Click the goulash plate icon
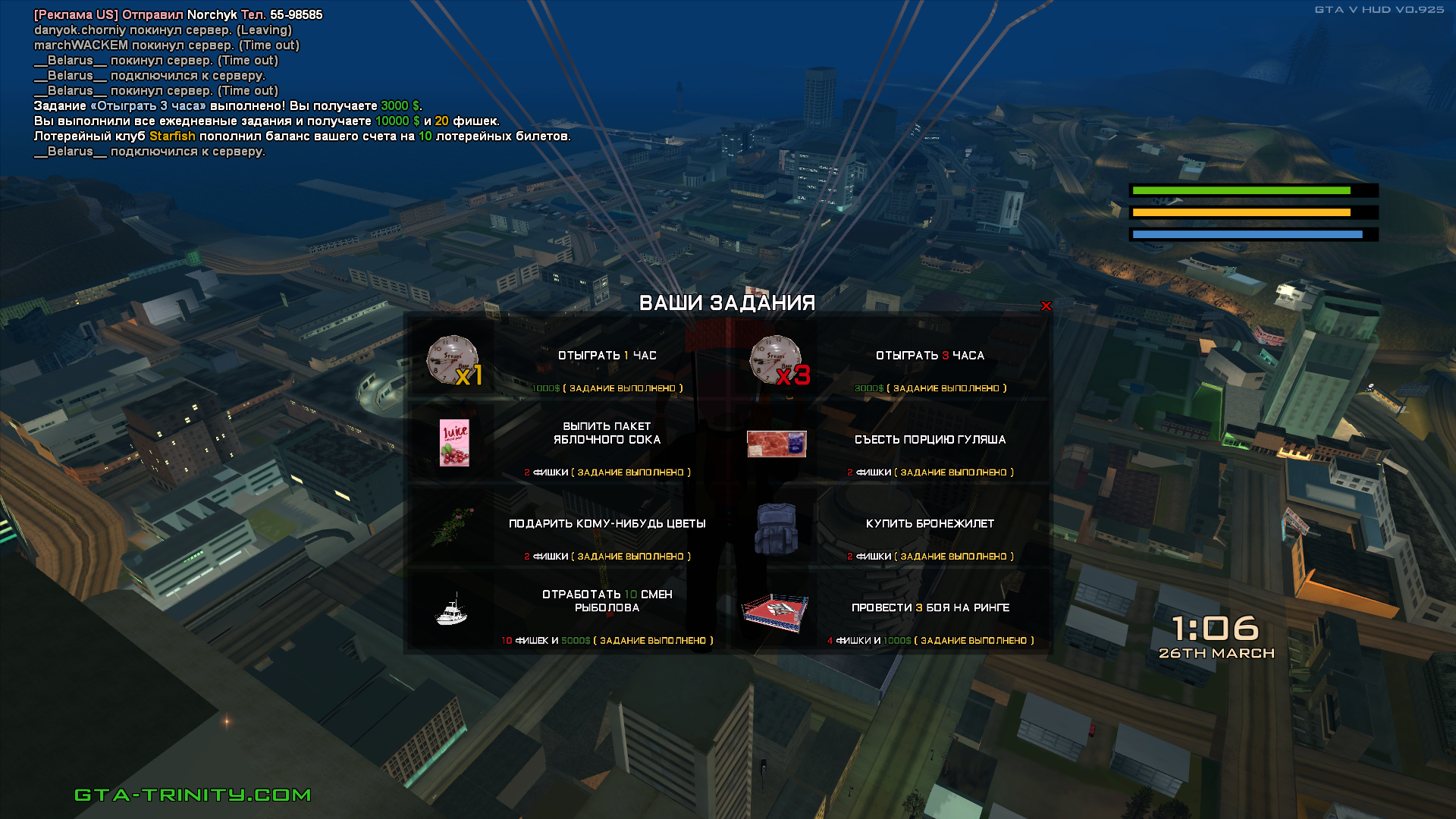This screenshot has height=819, width=1456. [777, 444]
